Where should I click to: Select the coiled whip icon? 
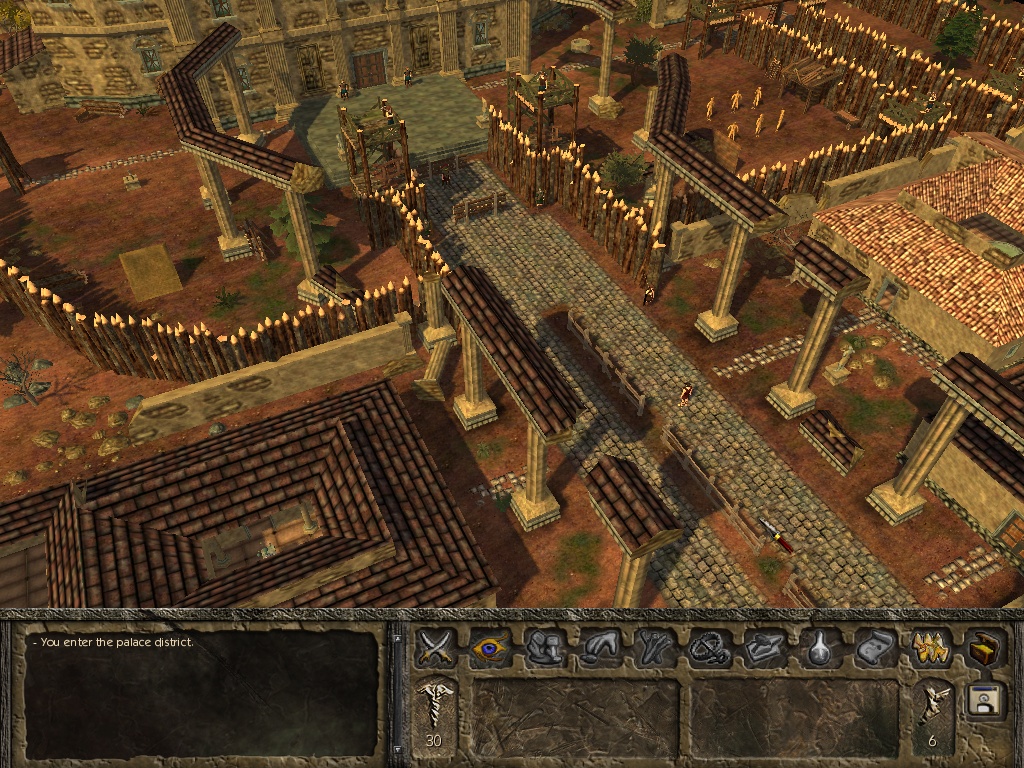[707, 648]
